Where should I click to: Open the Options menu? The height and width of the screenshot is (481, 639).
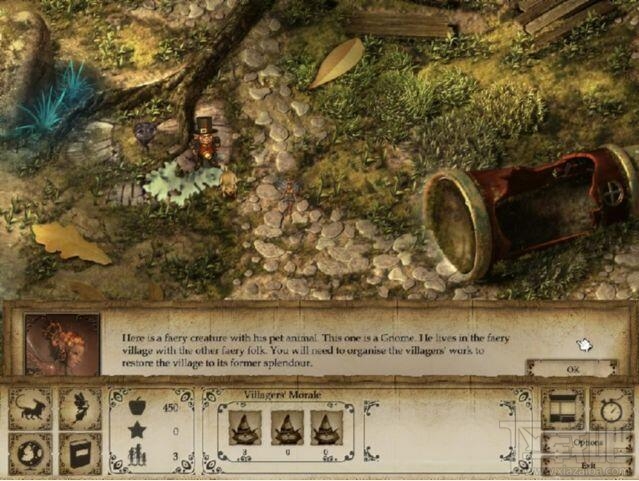point(588,442)
